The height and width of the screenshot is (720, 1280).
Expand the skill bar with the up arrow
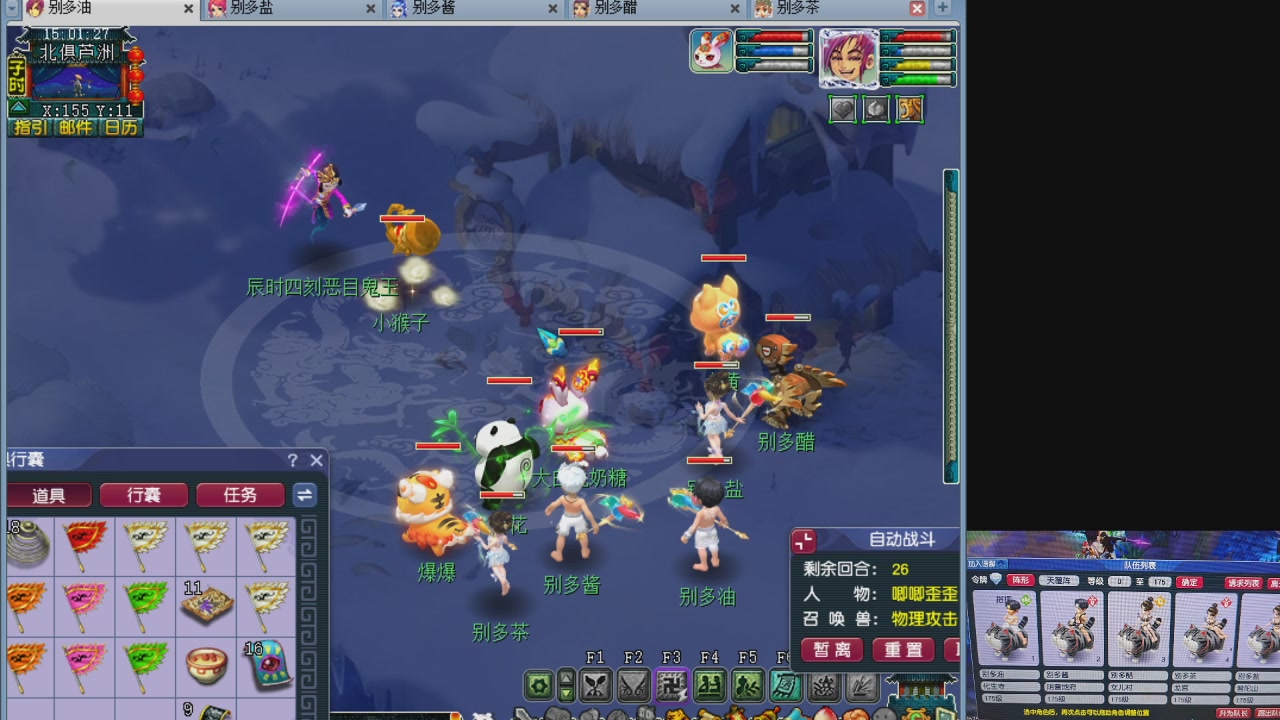567,680
